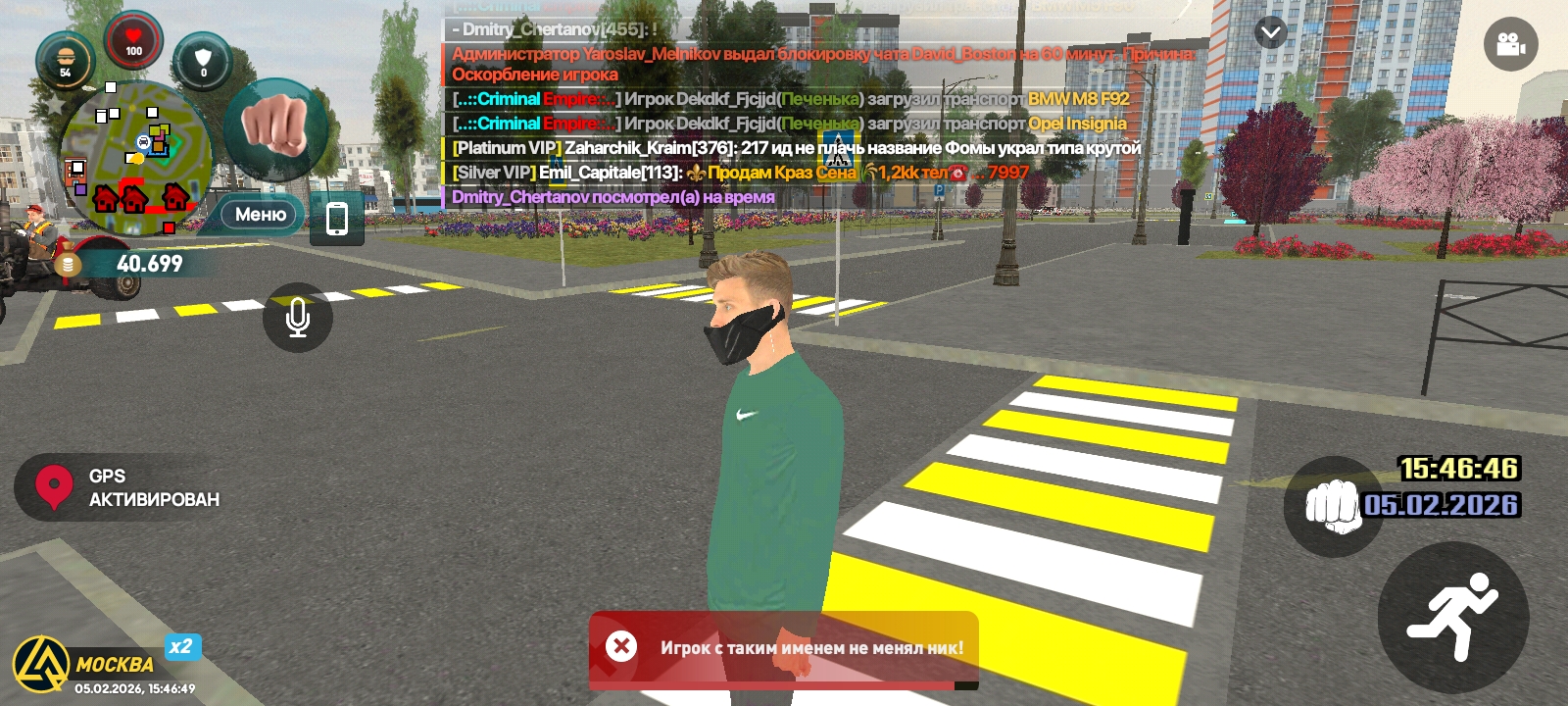
Task: Click the red health ring around the heart
Action: (x=132, y=20)
